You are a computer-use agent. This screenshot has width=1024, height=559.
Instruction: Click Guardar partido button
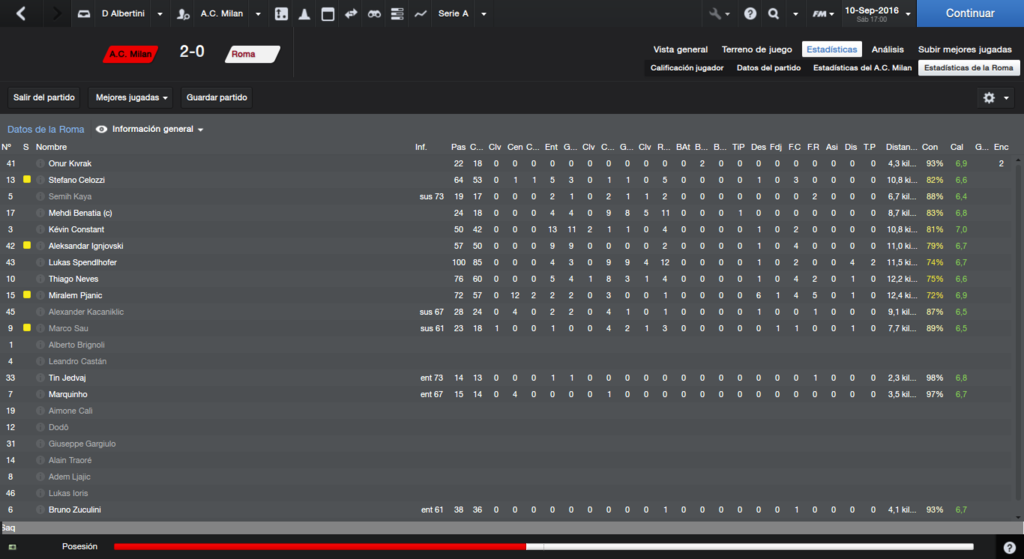tap(217, 98)
